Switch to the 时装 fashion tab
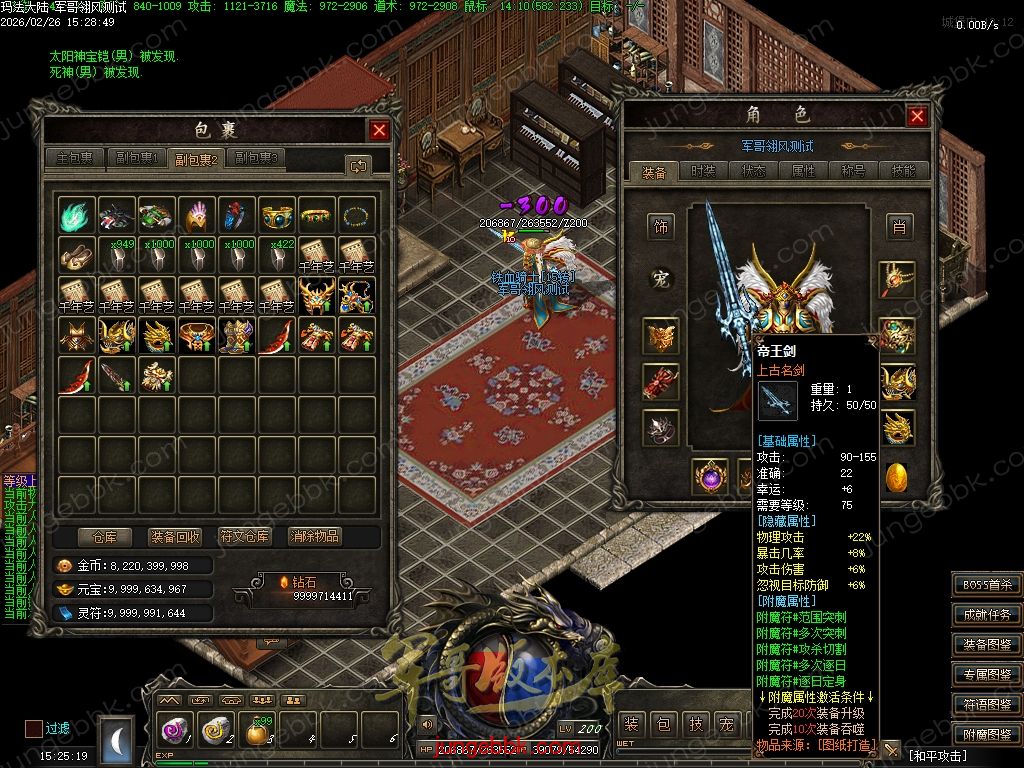The image size is (1024, 768). (704, 172)
